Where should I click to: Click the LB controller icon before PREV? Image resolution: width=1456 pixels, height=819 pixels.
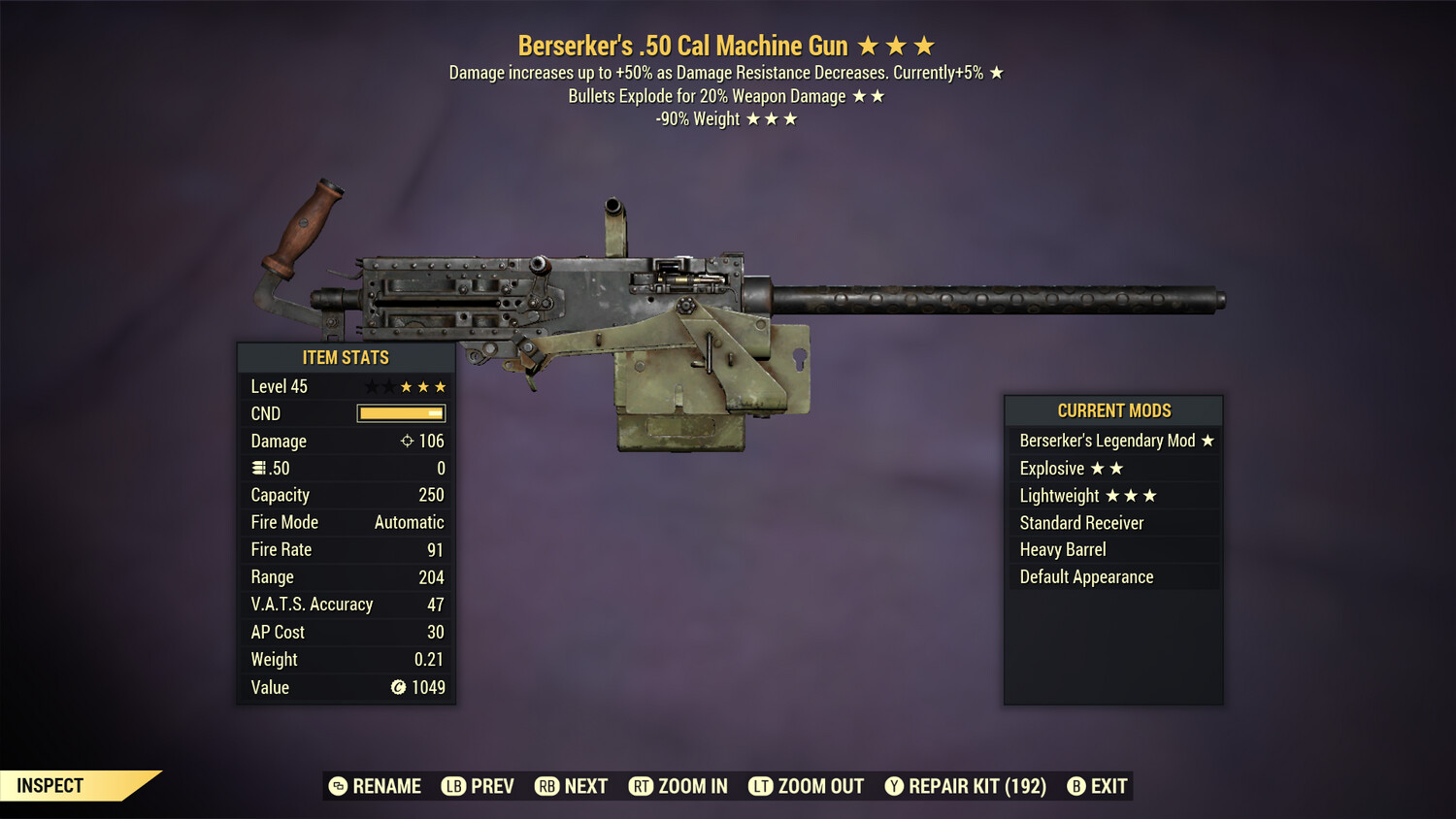coord(452,786)
